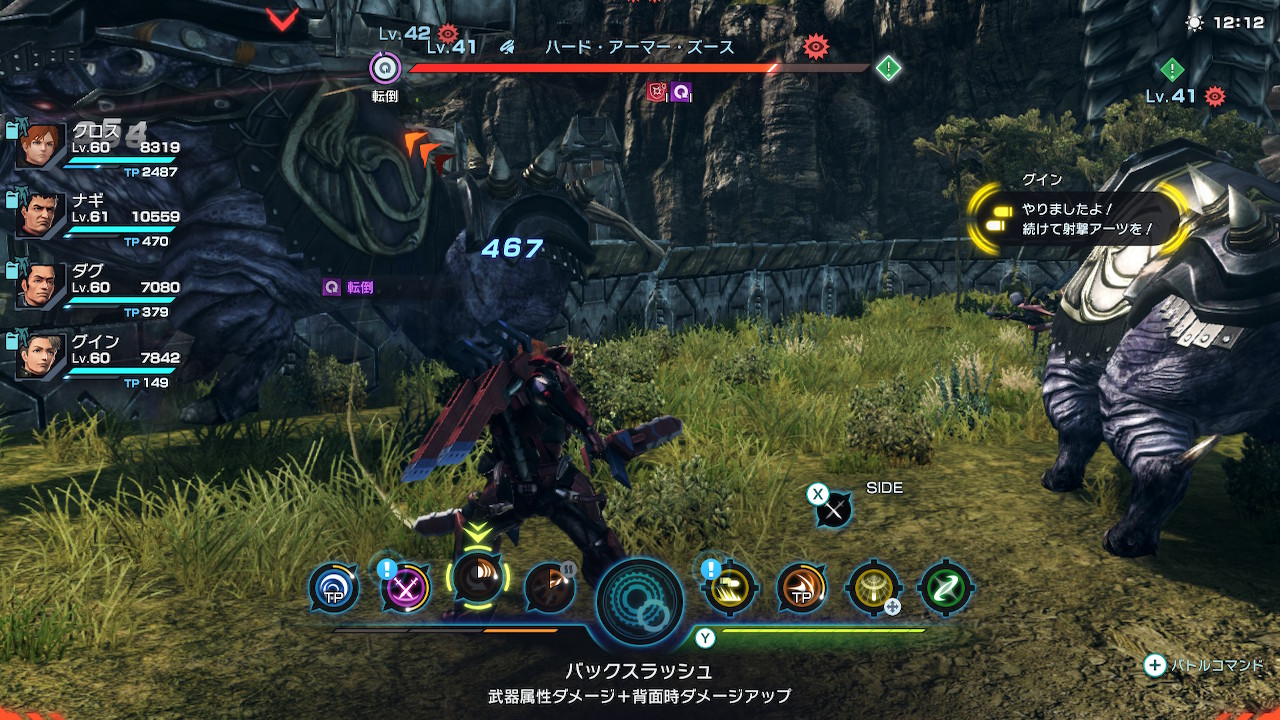This screenshot has height=720, width=1280.
Task: Select the orange slash art on cooldown
Action: pyautogui.click(x=550, y=588)
